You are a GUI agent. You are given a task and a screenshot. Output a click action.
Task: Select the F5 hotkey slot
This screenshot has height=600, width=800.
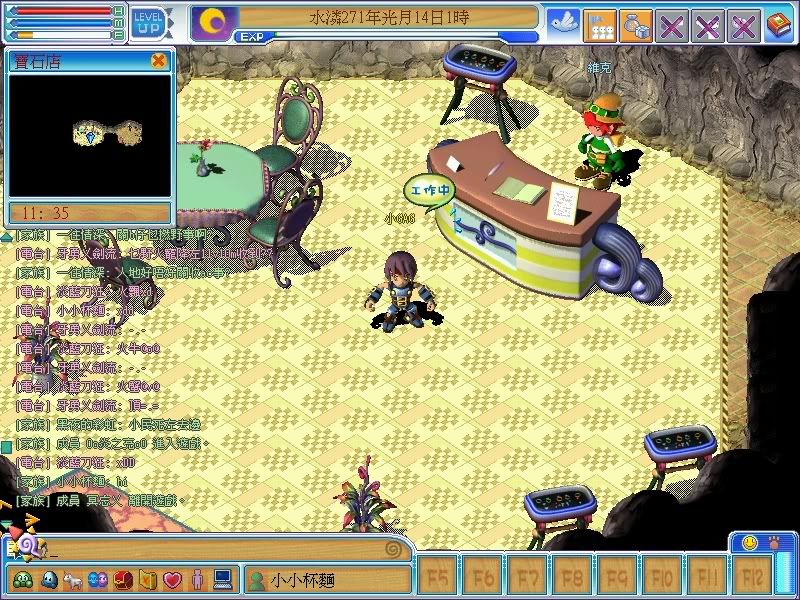click(437, 577)
